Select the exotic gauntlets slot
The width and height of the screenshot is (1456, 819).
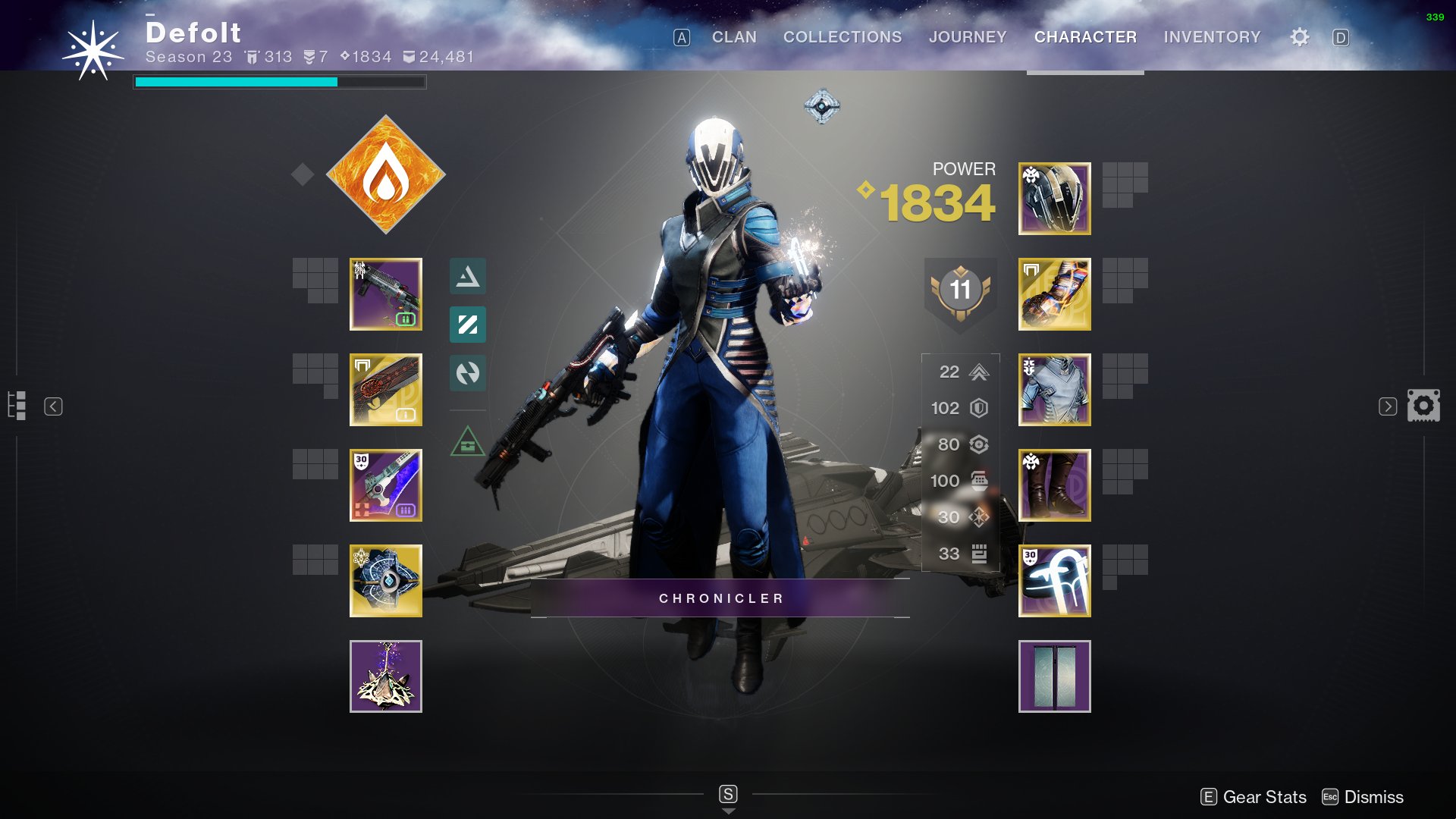click(1054, 294)
